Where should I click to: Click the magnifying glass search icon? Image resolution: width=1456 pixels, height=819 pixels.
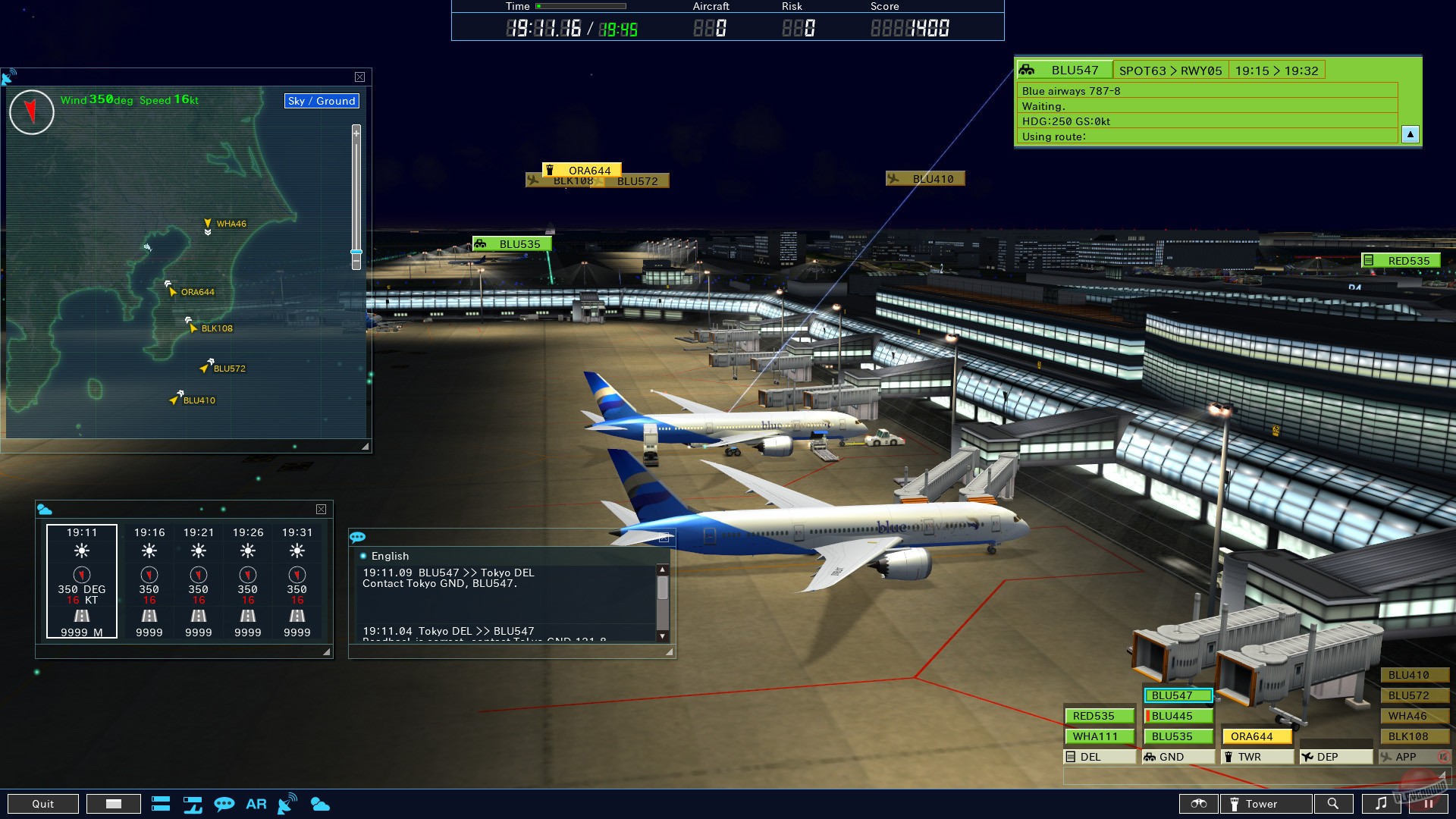click(1335, 803)
